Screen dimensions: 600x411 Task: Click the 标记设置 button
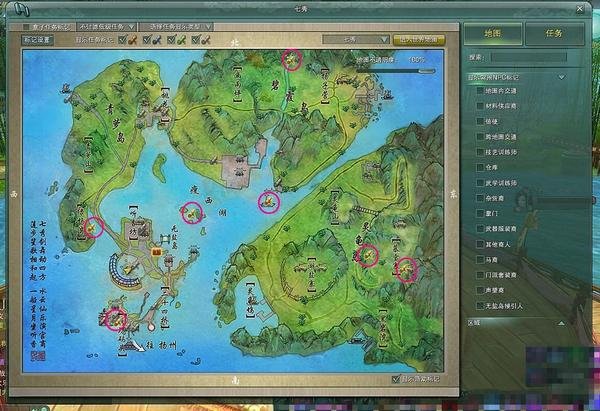click(37, 40)
